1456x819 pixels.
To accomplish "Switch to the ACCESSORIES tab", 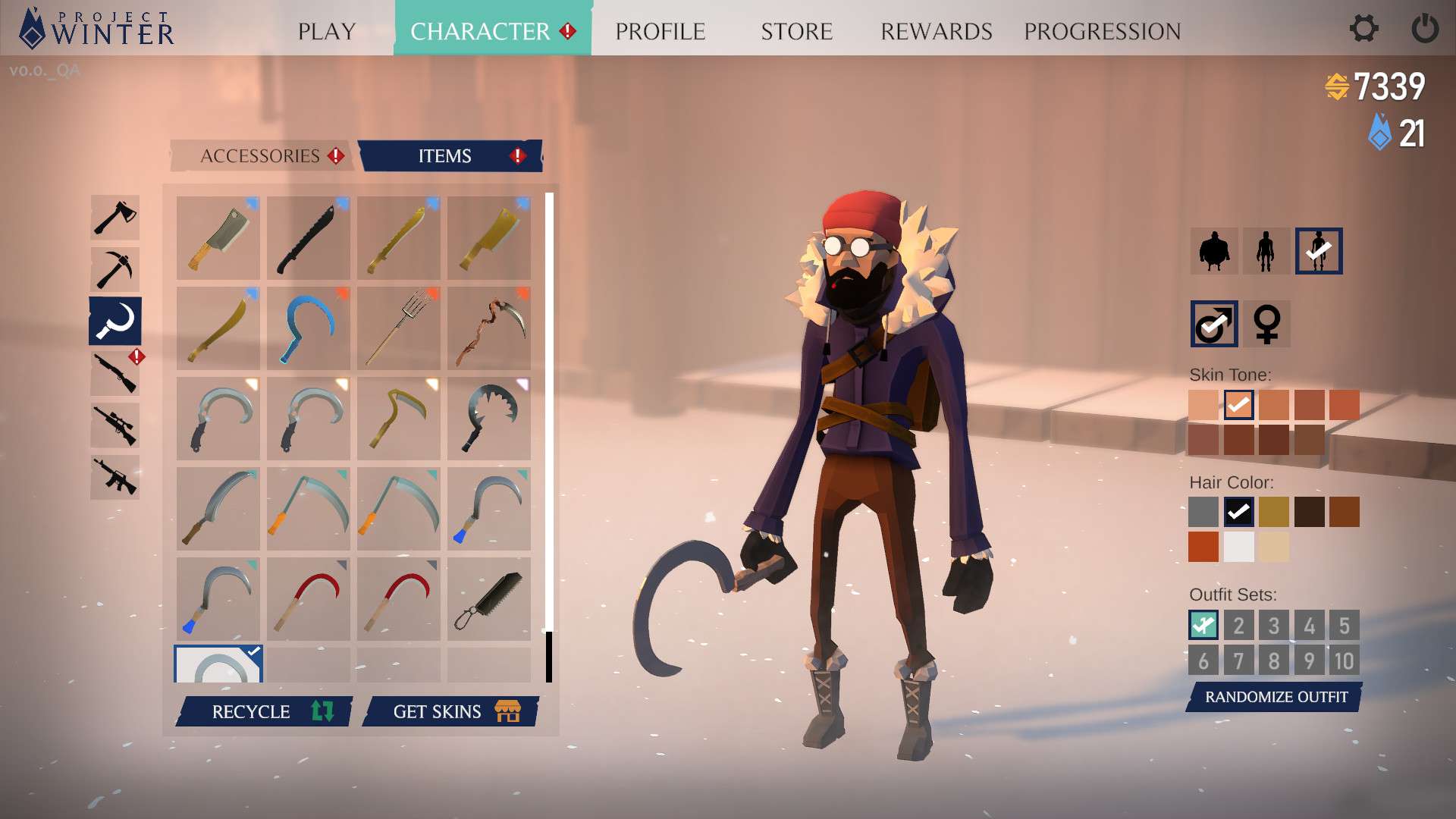I will click(261, 155).
